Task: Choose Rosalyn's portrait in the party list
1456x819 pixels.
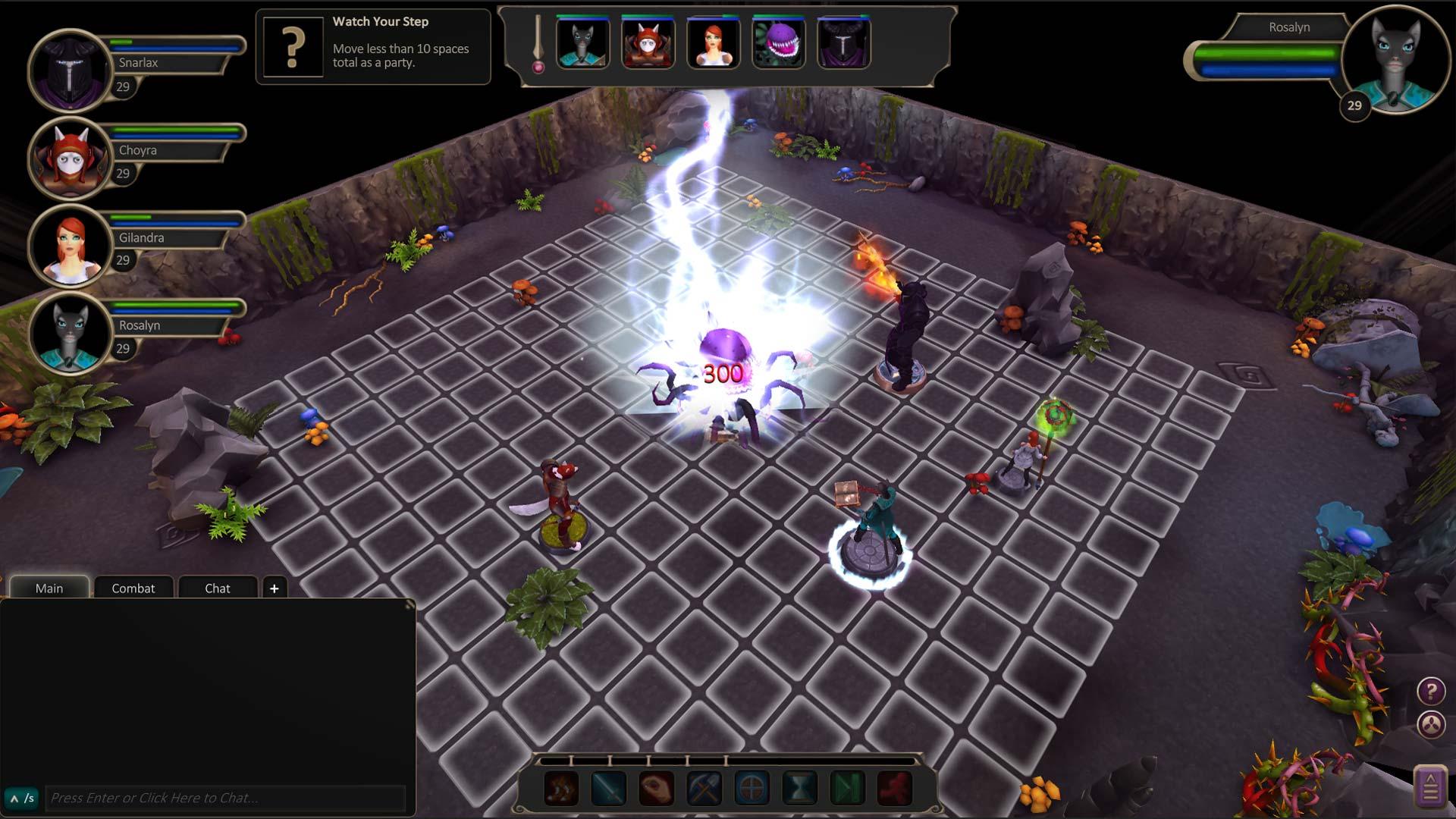Action: (x=70, y=334)
